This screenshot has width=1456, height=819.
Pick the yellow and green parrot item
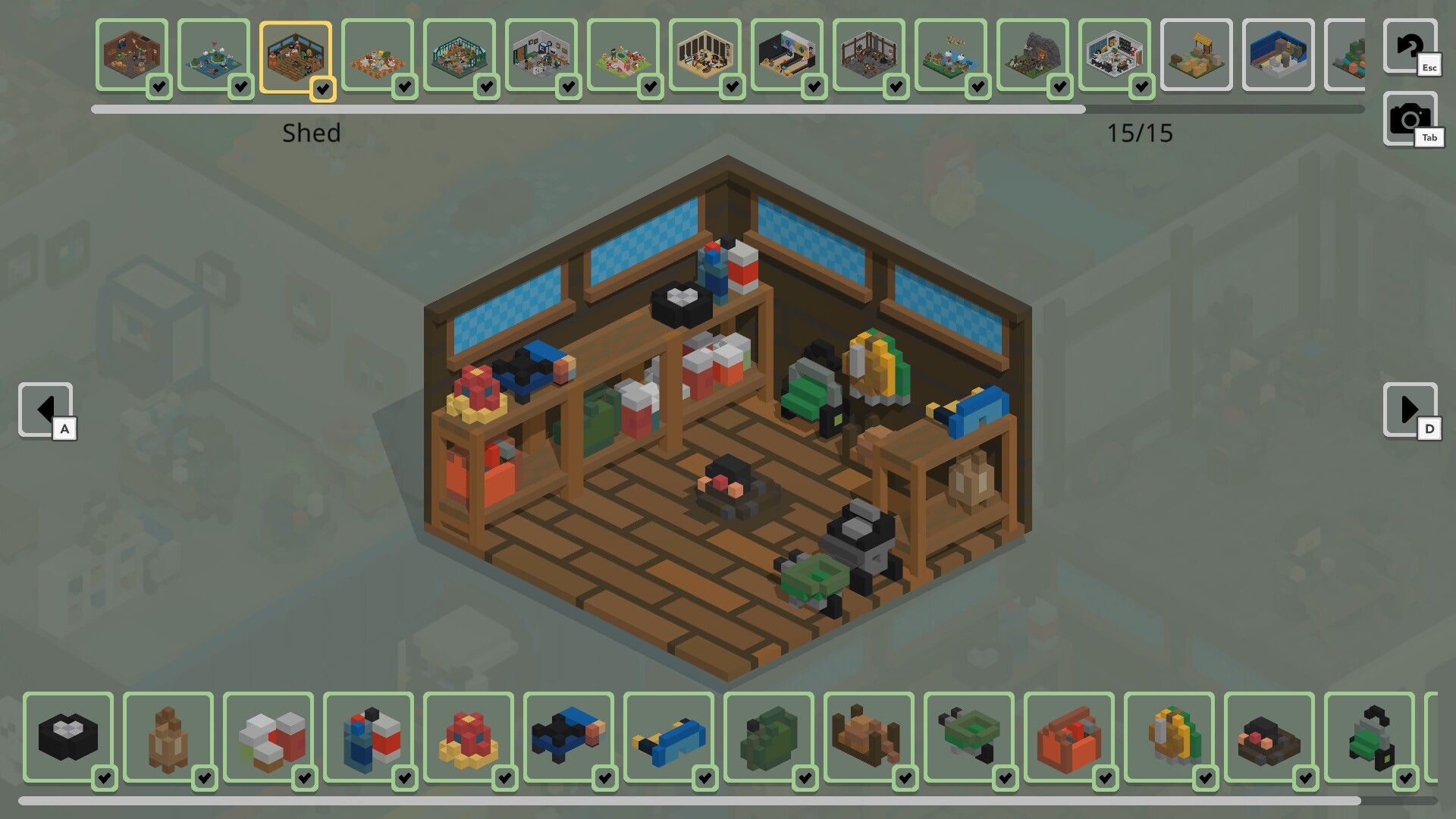[x=1169, y=736]
